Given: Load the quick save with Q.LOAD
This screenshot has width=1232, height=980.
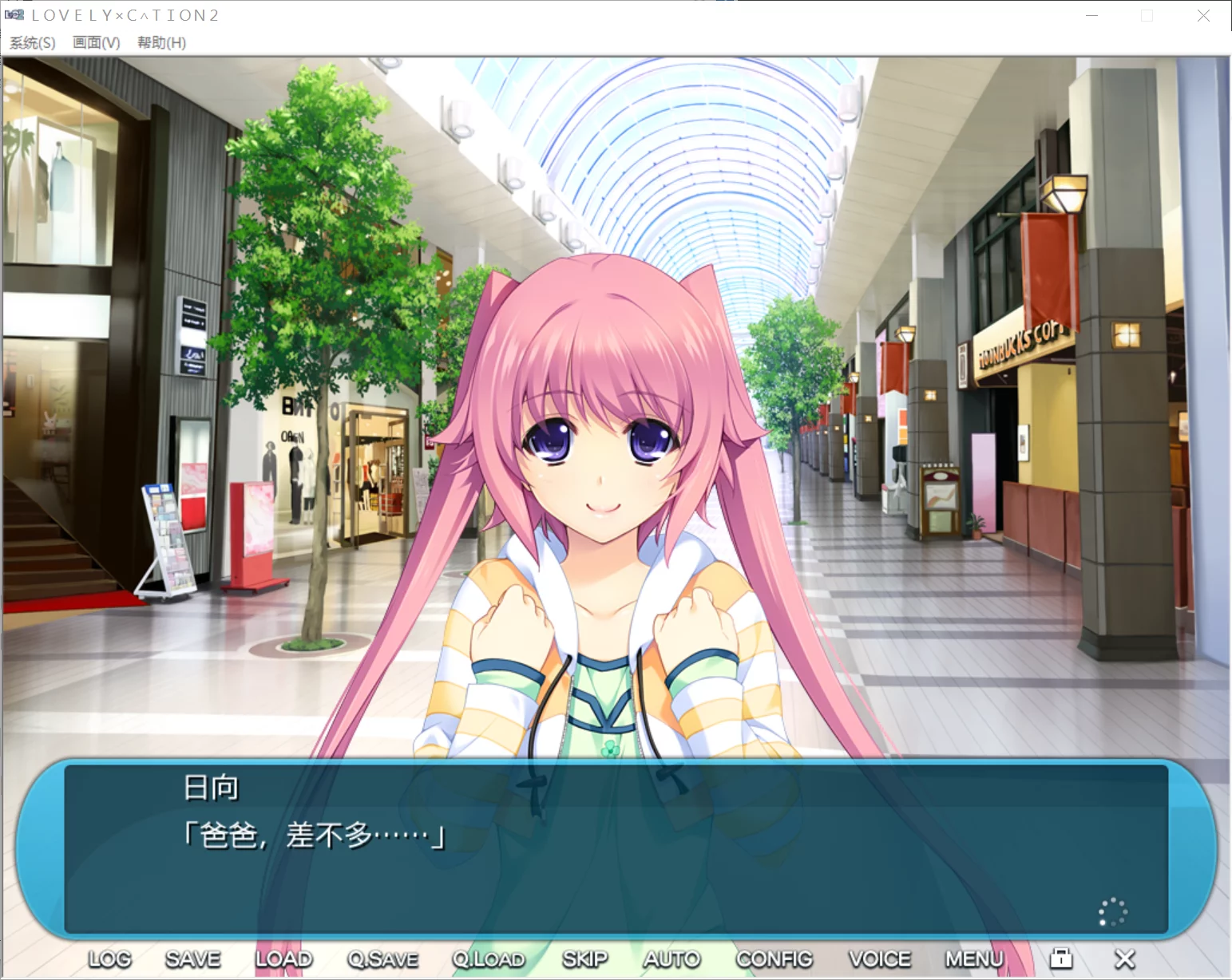Looking at the screenshot, I should pos(489,958).
